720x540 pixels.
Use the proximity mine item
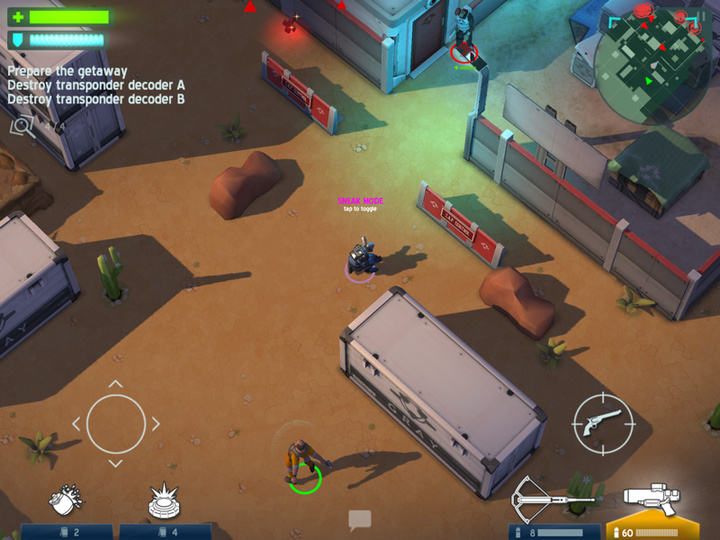164,500
